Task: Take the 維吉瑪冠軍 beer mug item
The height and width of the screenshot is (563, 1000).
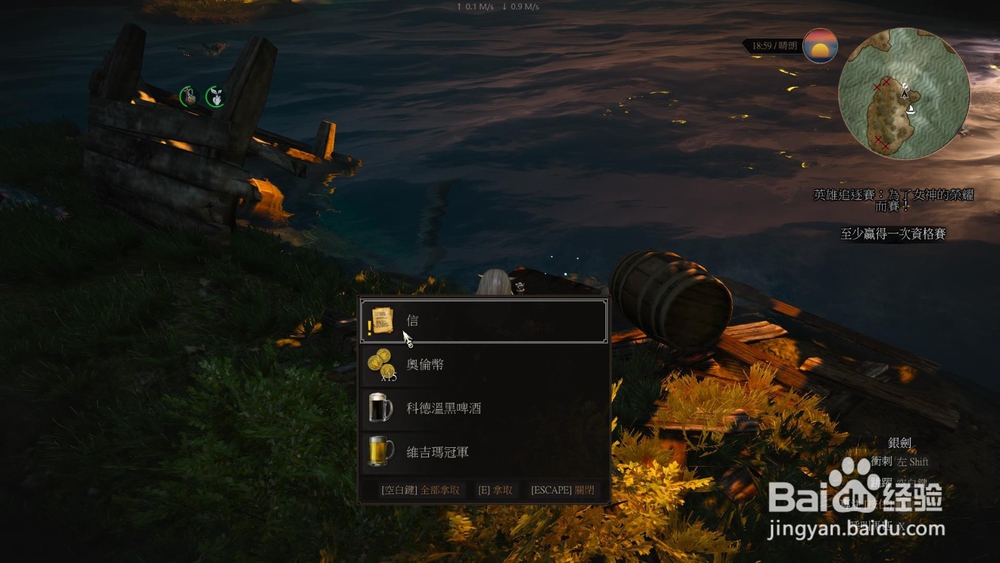Action: [x=483, y=452]
